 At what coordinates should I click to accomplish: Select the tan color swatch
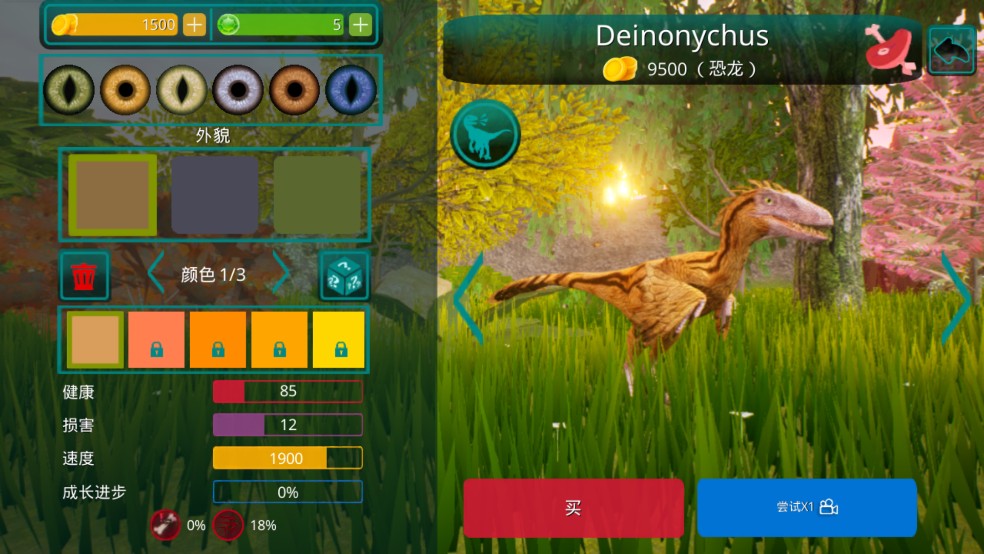[x=95, y=339]
